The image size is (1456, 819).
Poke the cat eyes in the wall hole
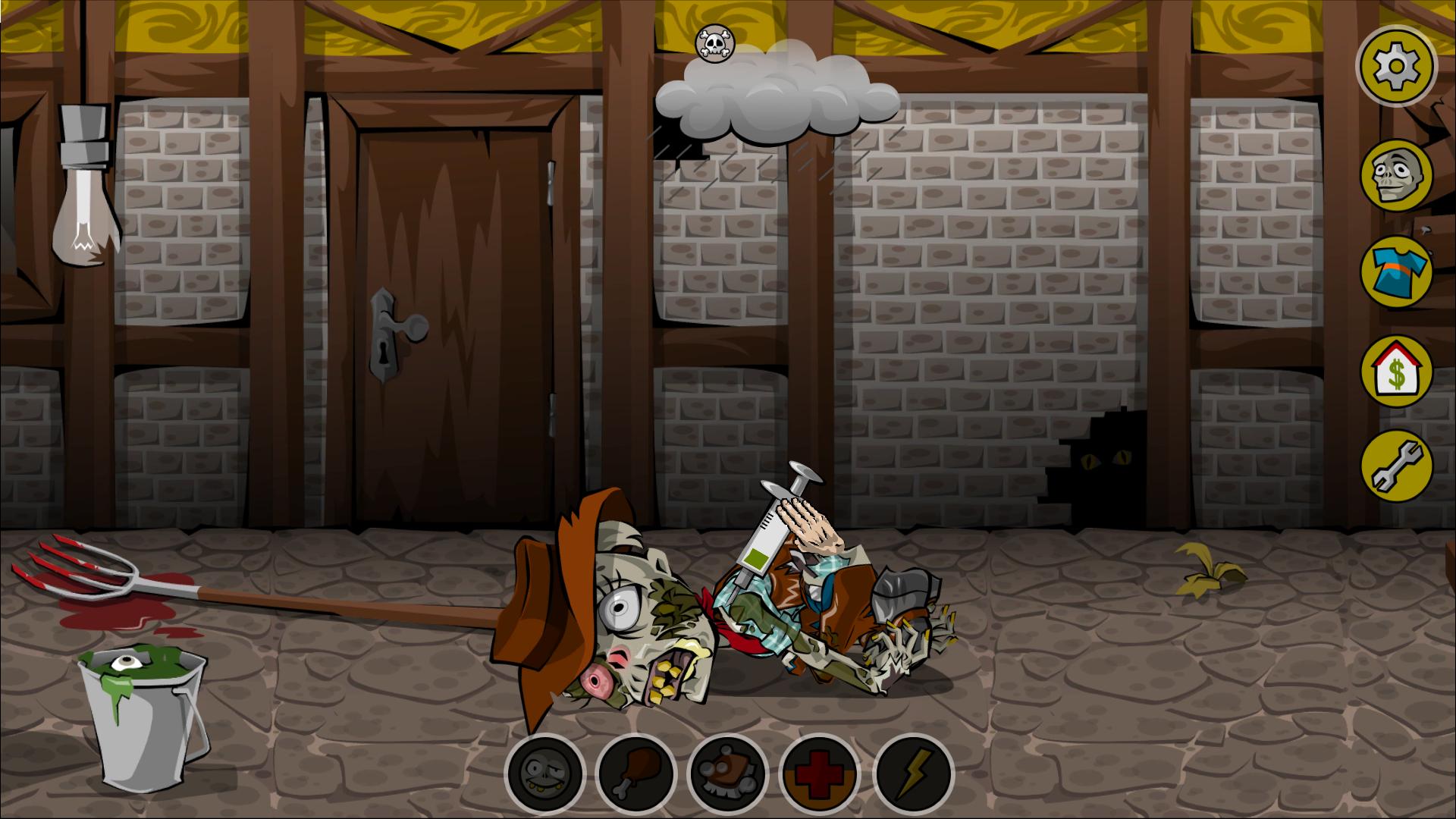(x=1107, y=459)
